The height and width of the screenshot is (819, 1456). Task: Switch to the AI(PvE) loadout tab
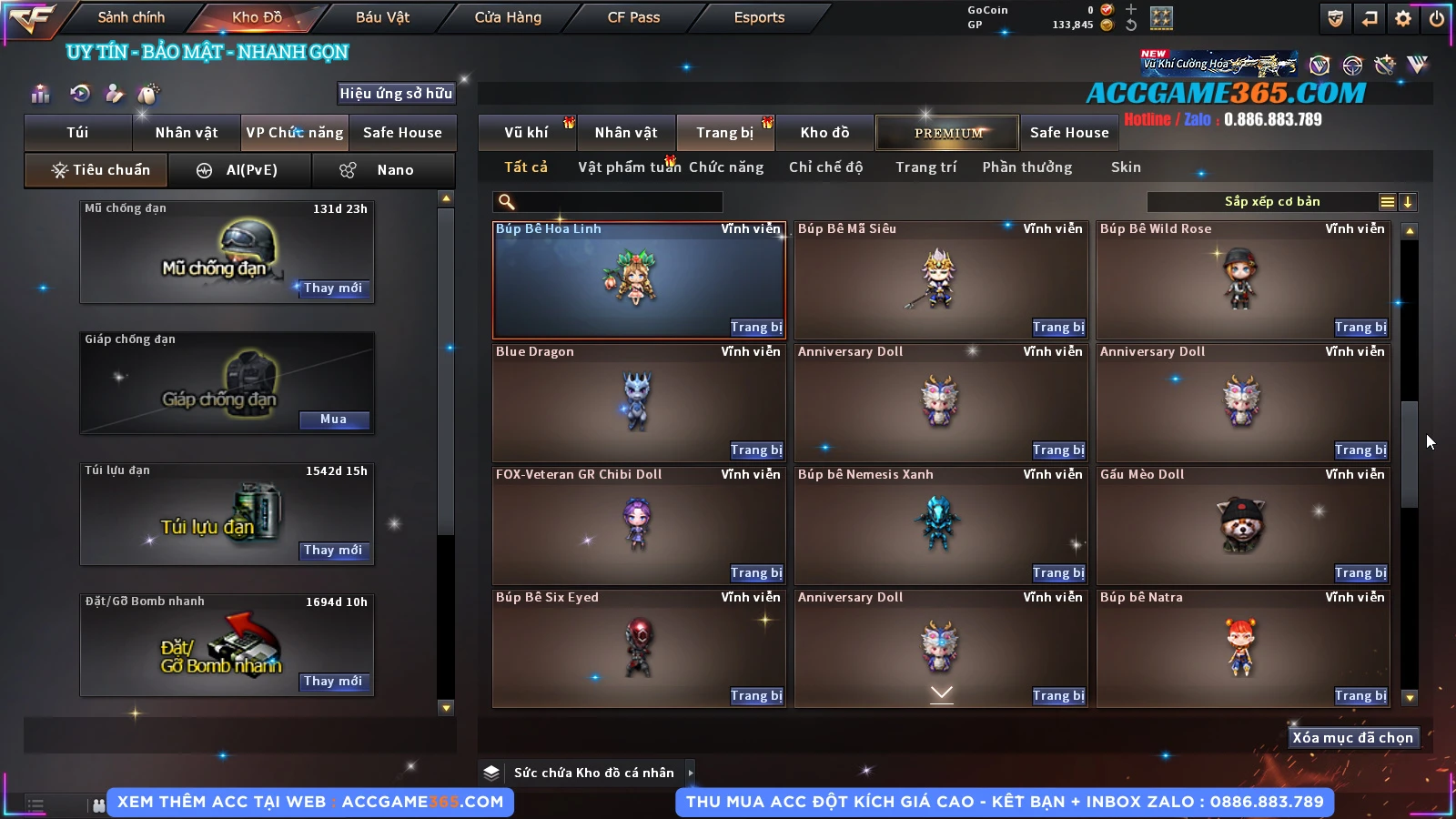pos(240,170)
